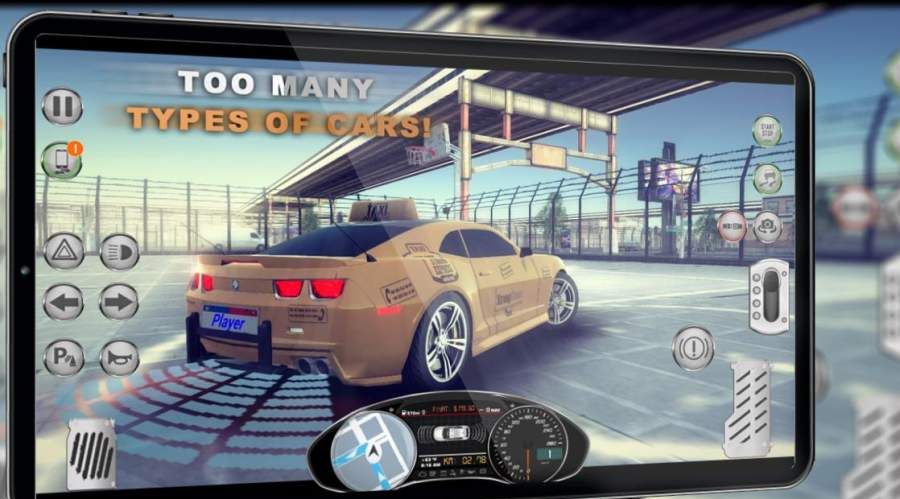Turn on the hazard warning lights
Viewport: 900px width, 499px height.
(x=63, y=249)
